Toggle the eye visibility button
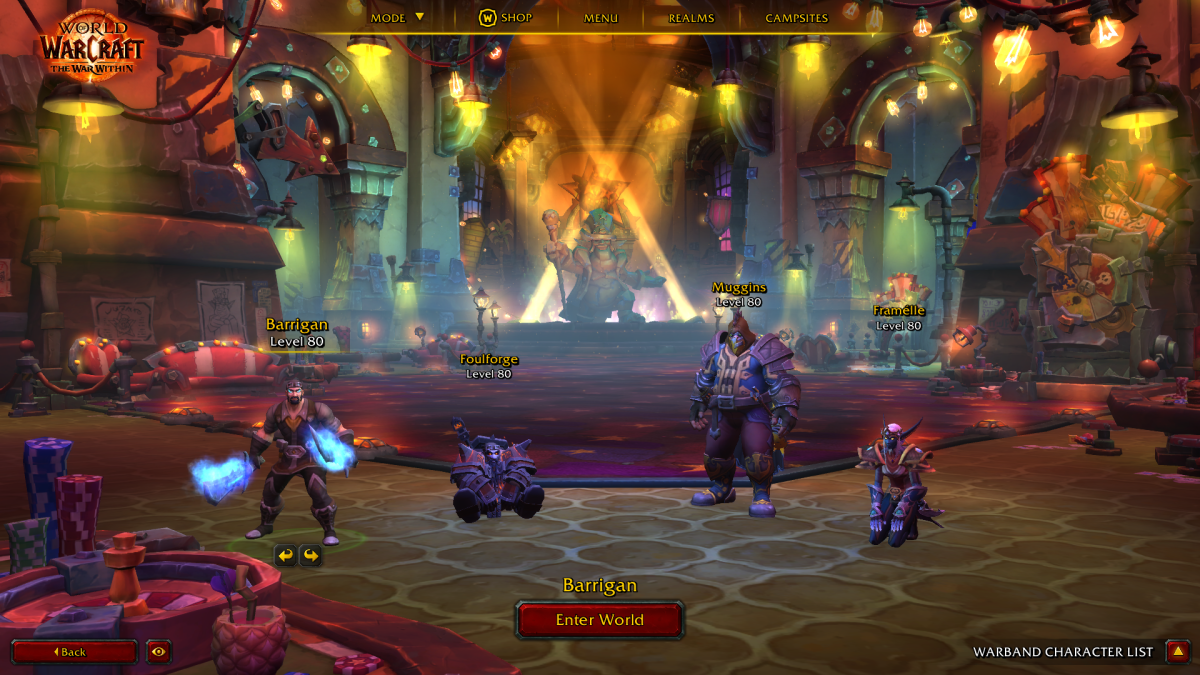The height and width of the screenshot is (675, 1200). click(158, 652)
